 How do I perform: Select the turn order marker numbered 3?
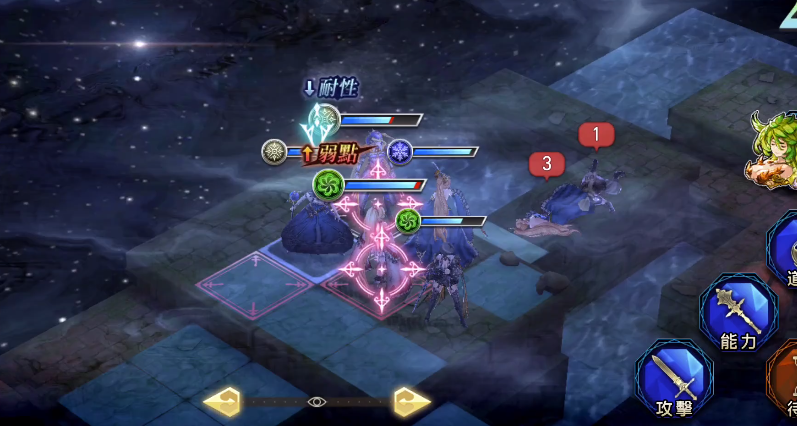pos(546,163)
